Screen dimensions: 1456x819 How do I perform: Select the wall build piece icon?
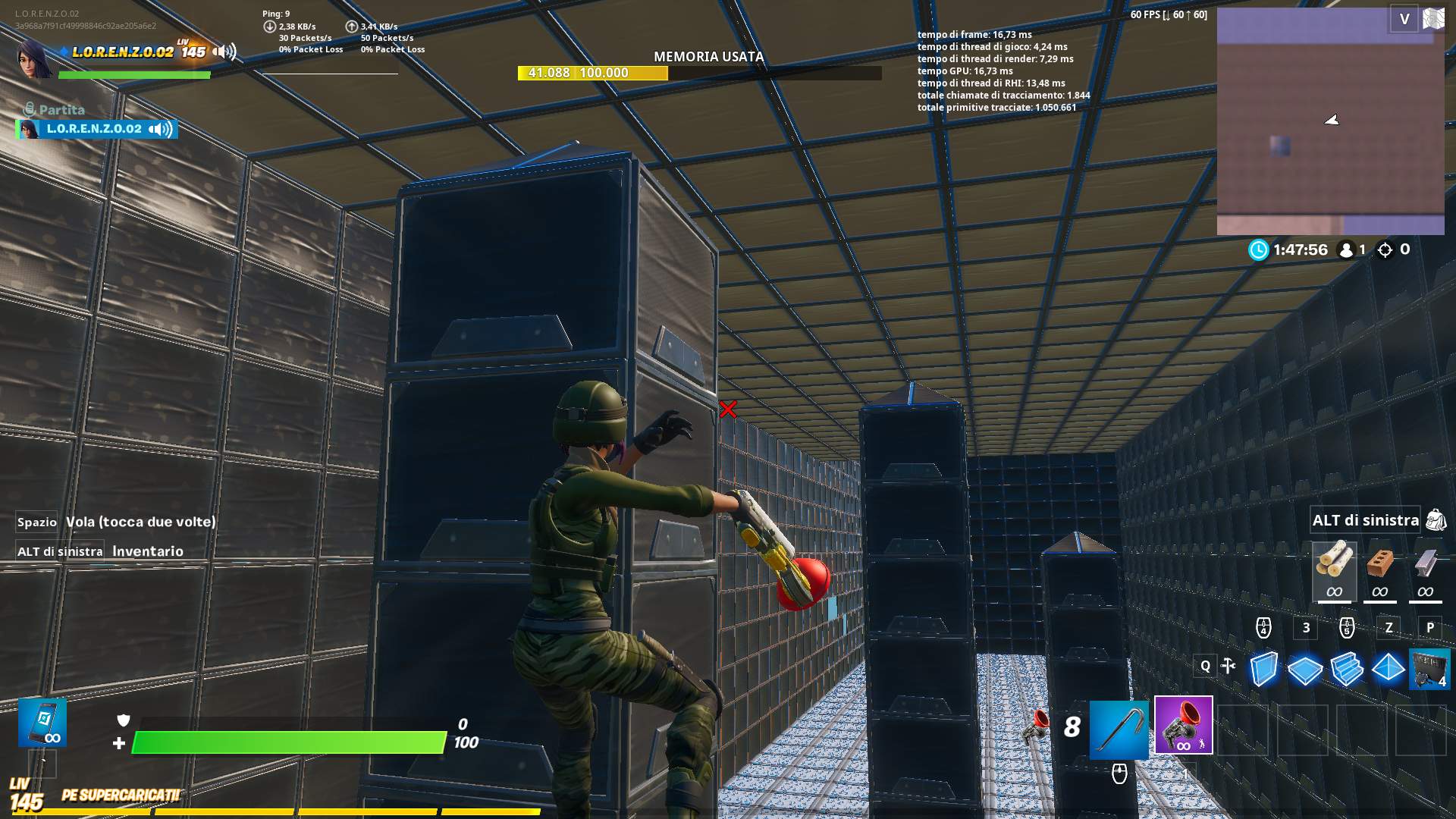(x=1263, y=667)
